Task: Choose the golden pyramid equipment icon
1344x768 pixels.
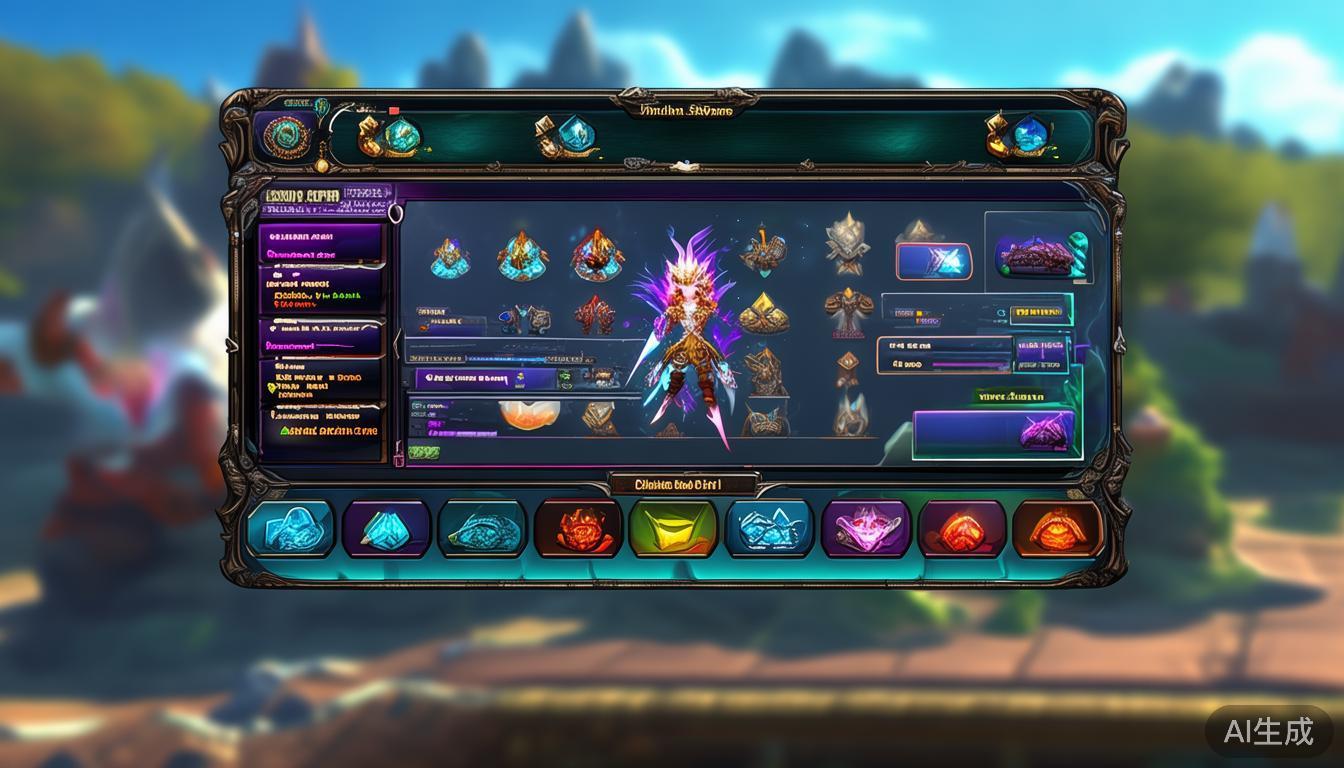Action: [x=764, y=315]
